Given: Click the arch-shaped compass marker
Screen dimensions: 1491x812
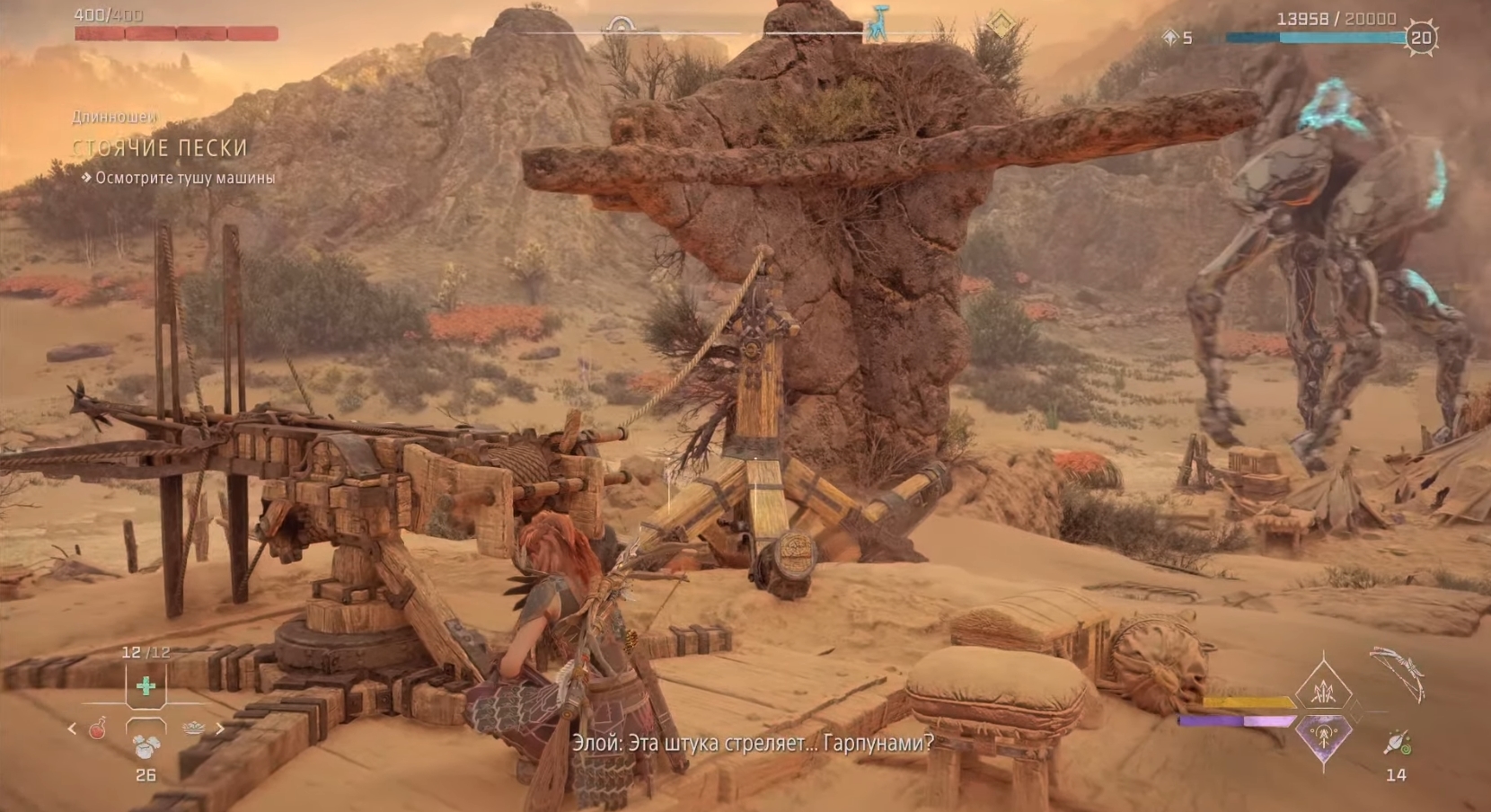Looking at the screenshot, I should [x=620, y=24].
